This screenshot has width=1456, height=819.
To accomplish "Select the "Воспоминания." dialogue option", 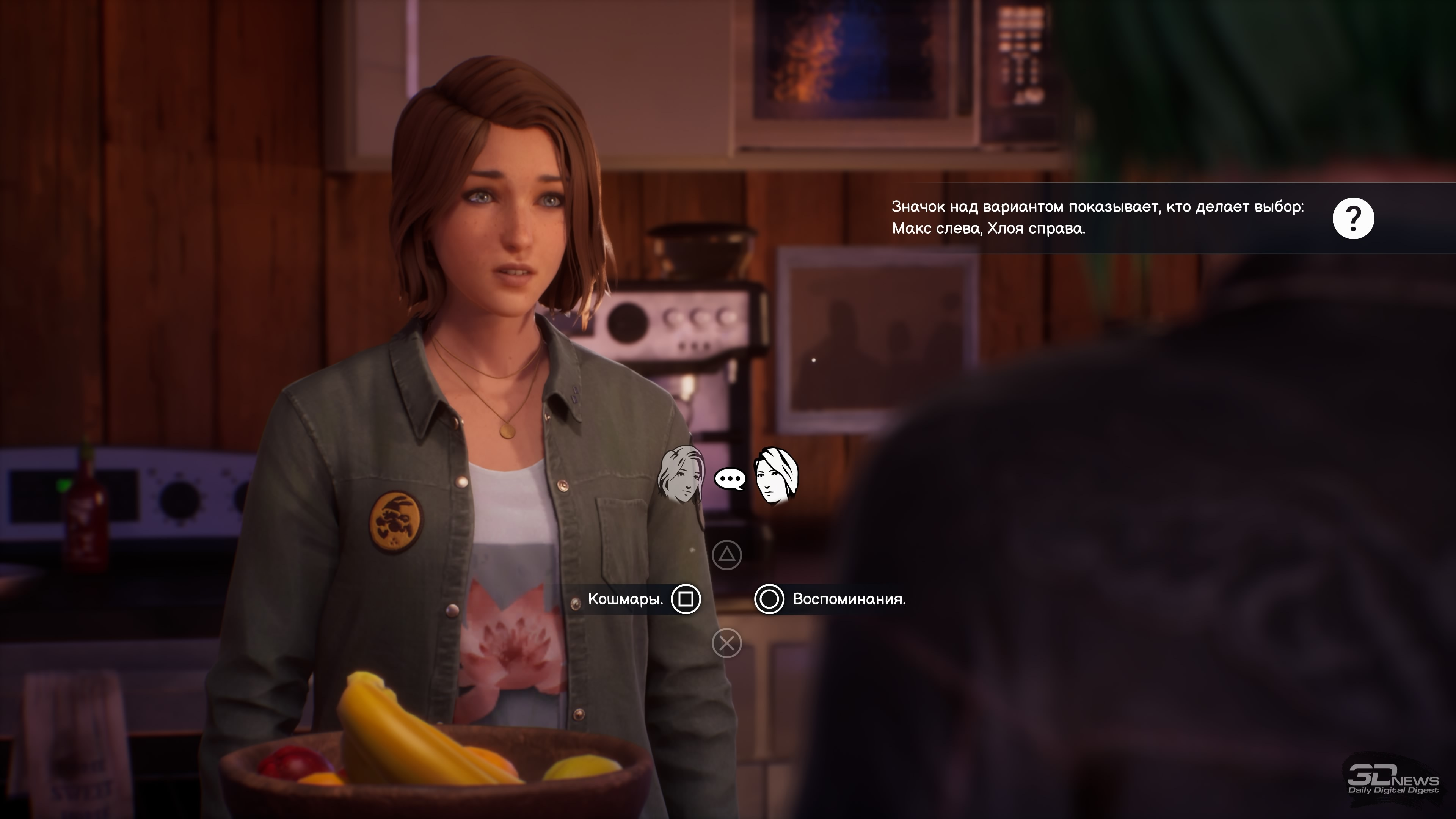I will pyautogui.click(x=849, y=599).
